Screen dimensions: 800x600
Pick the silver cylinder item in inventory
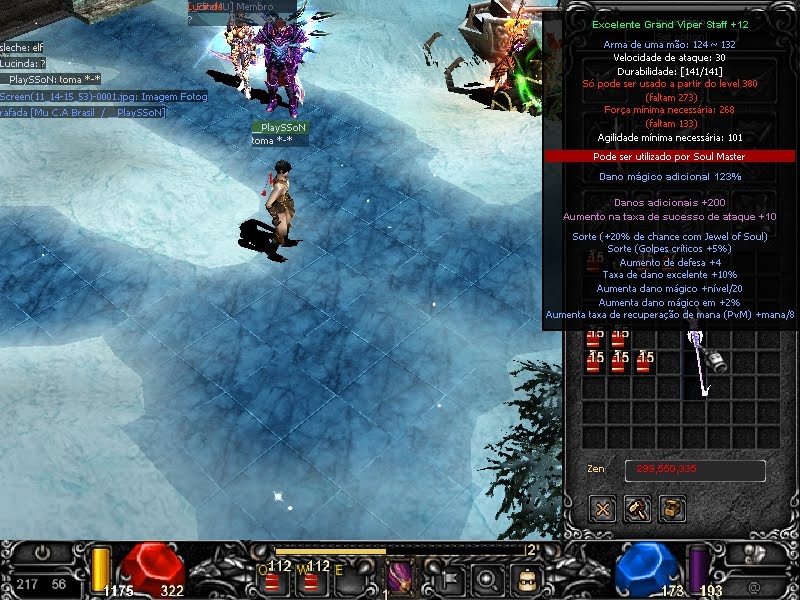coord(718,361)
